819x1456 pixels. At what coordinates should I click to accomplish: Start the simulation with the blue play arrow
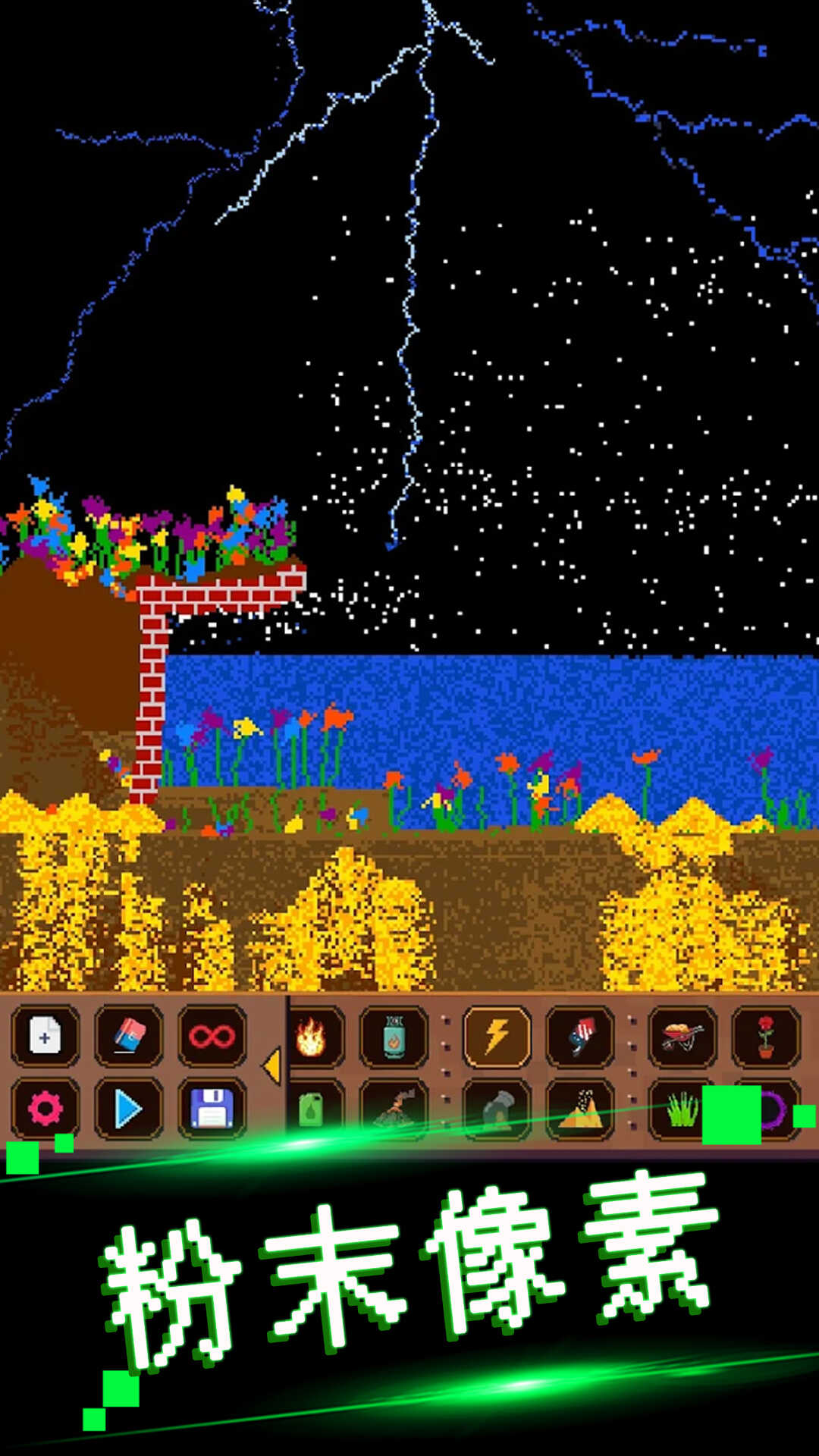[x=128, y=1109]
